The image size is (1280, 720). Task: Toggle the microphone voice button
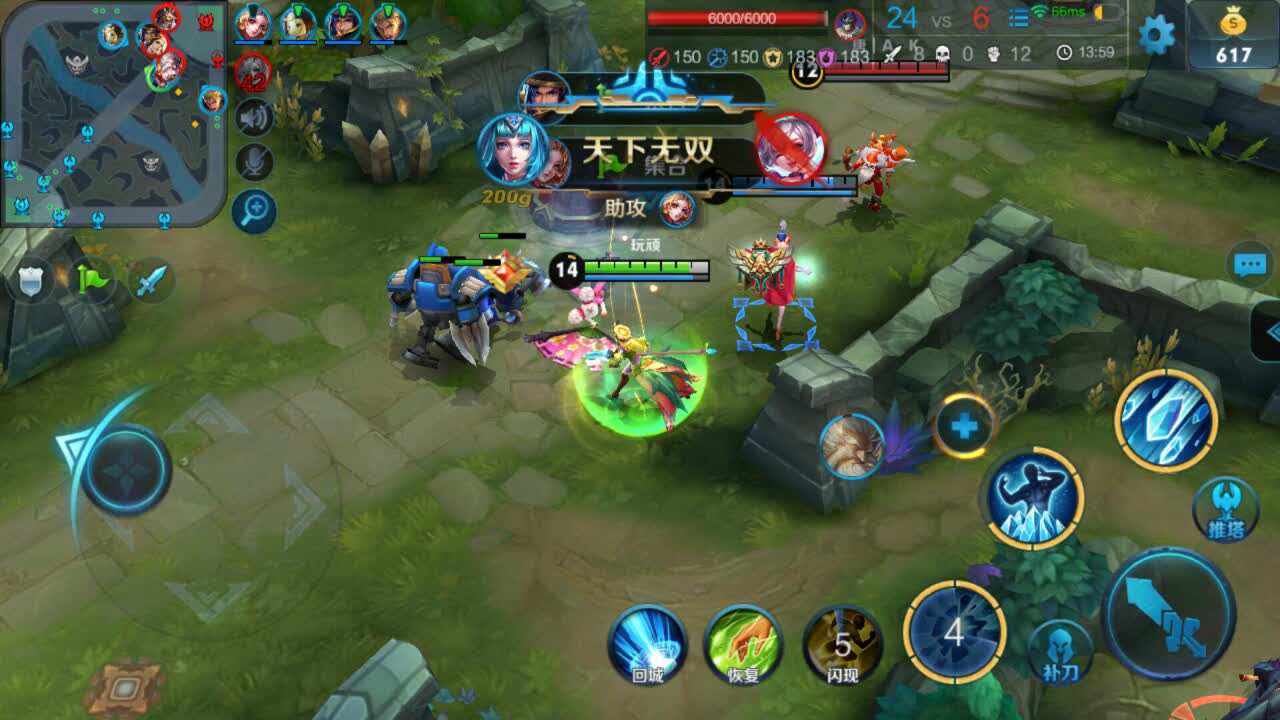pyautogui.click(x=254, y=163)
